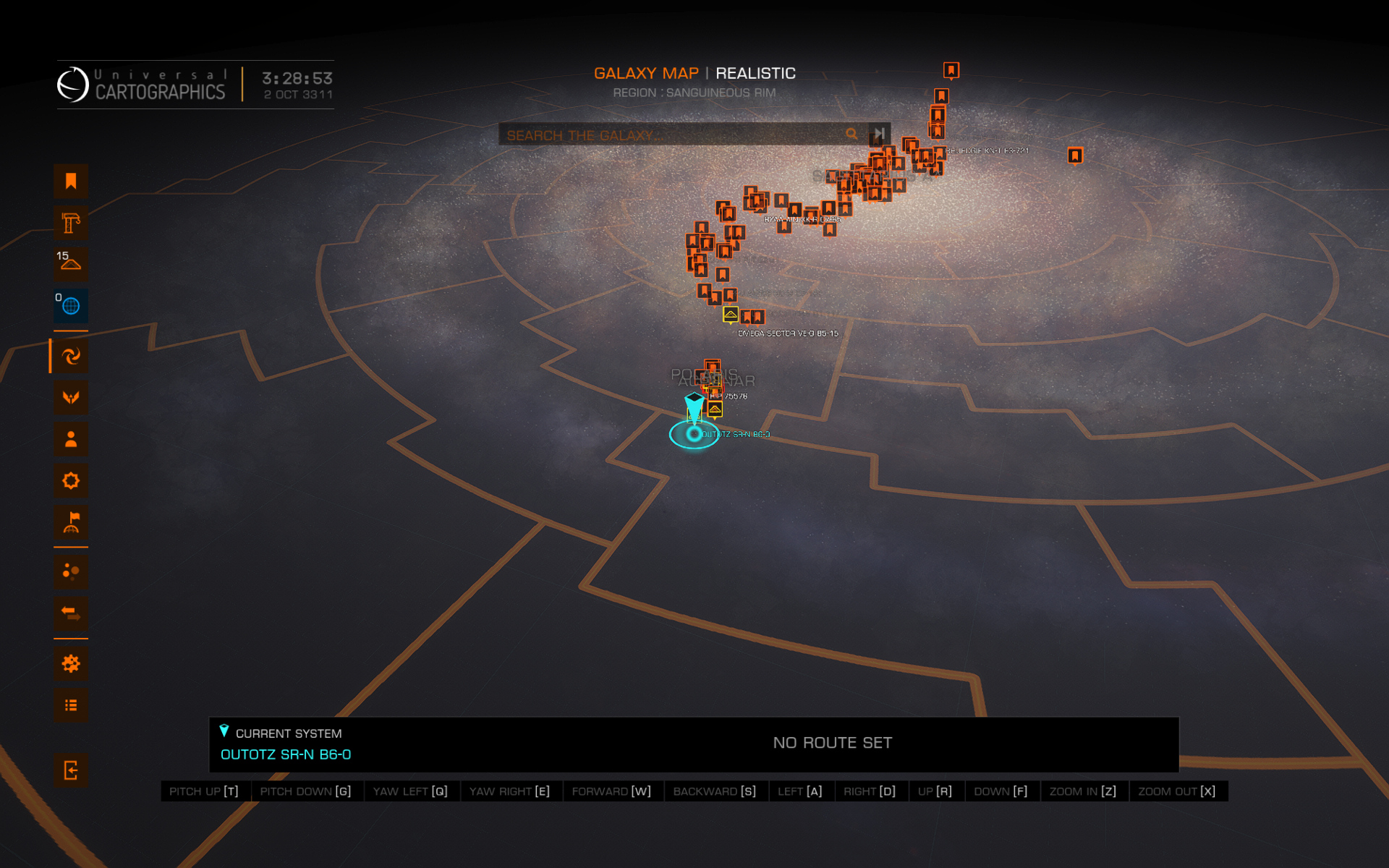This screenshot has height=868, width=1389.
Task: Switch to the galaxy spiral map view
Action: 71,356
